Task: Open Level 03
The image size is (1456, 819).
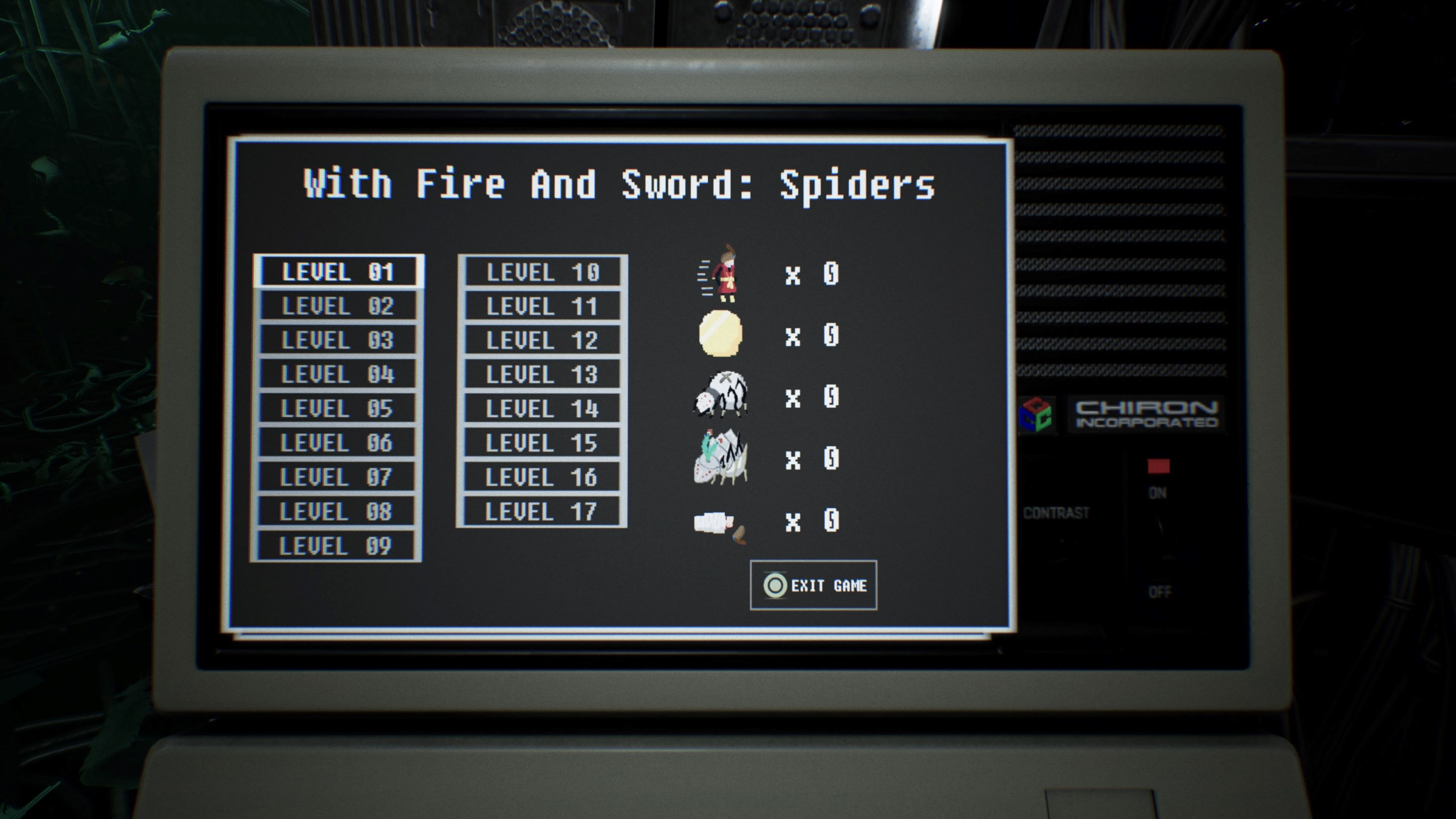Action: (337, 340)
